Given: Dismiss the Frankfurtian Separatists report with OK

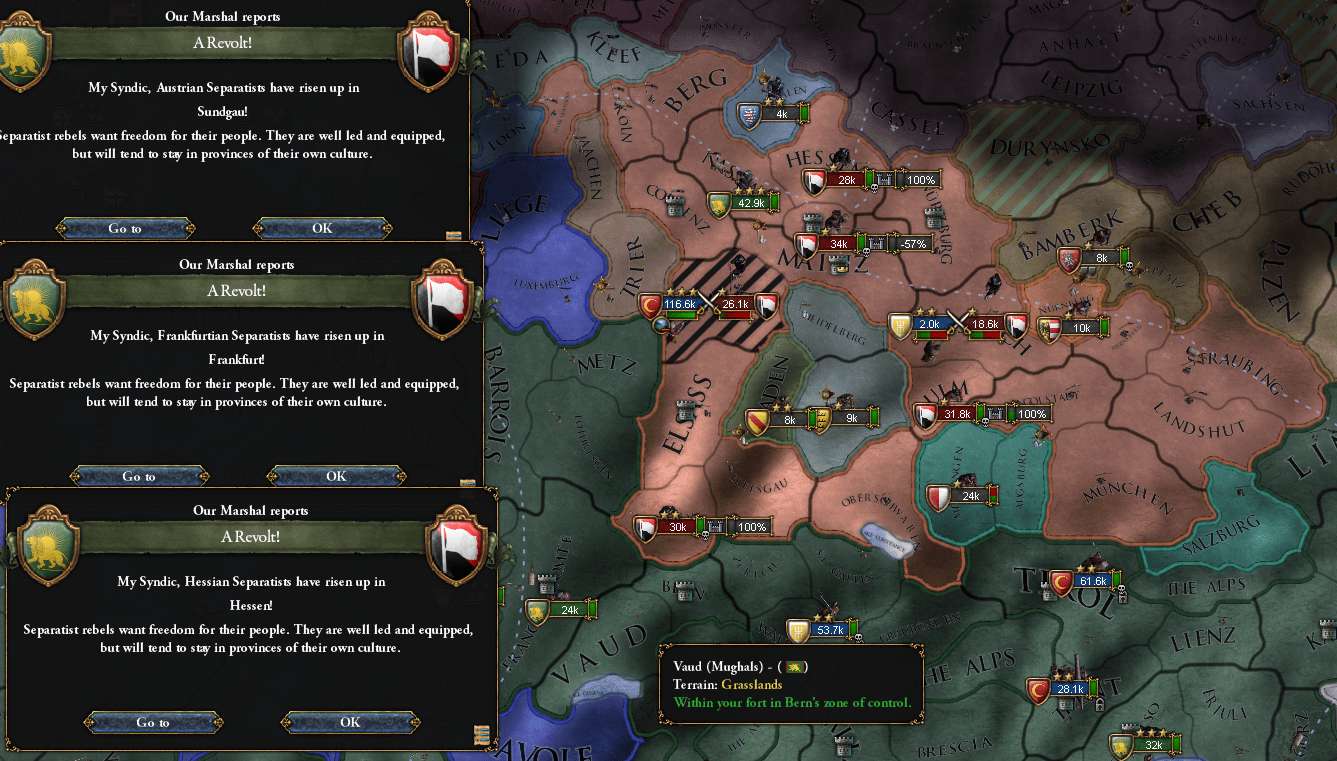Looking at the screenshot, I should (x=336, y=476).
